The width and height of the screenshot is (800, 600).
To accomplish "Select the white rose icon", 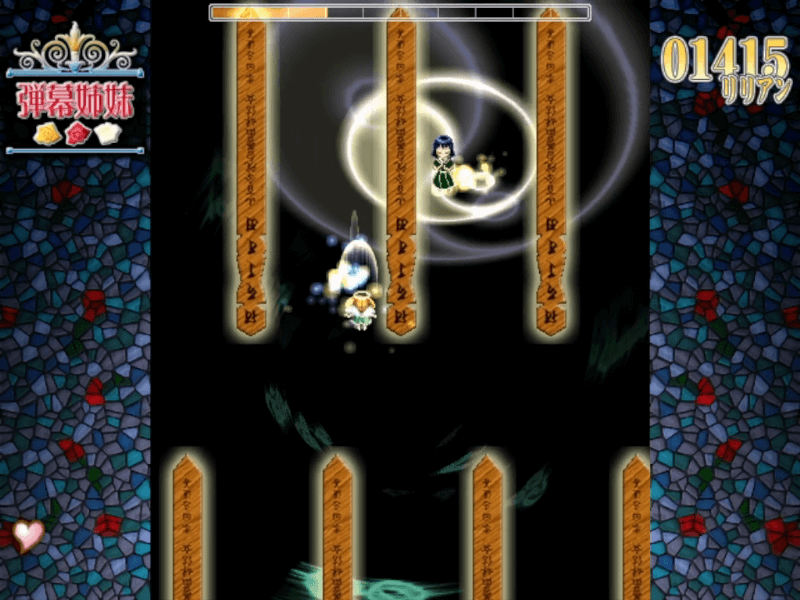I will 105,133.
